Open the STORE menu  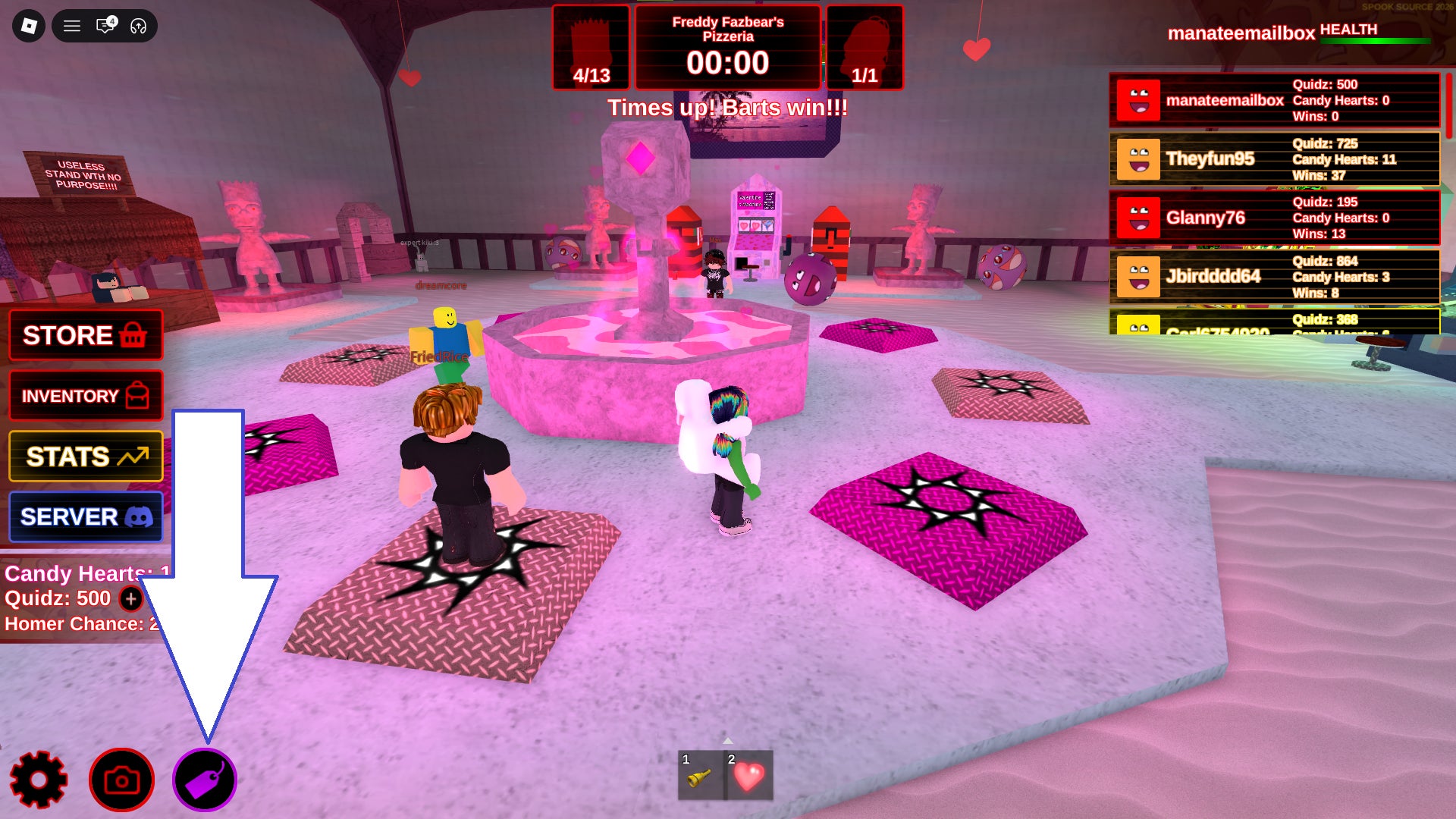pos(86,335)
